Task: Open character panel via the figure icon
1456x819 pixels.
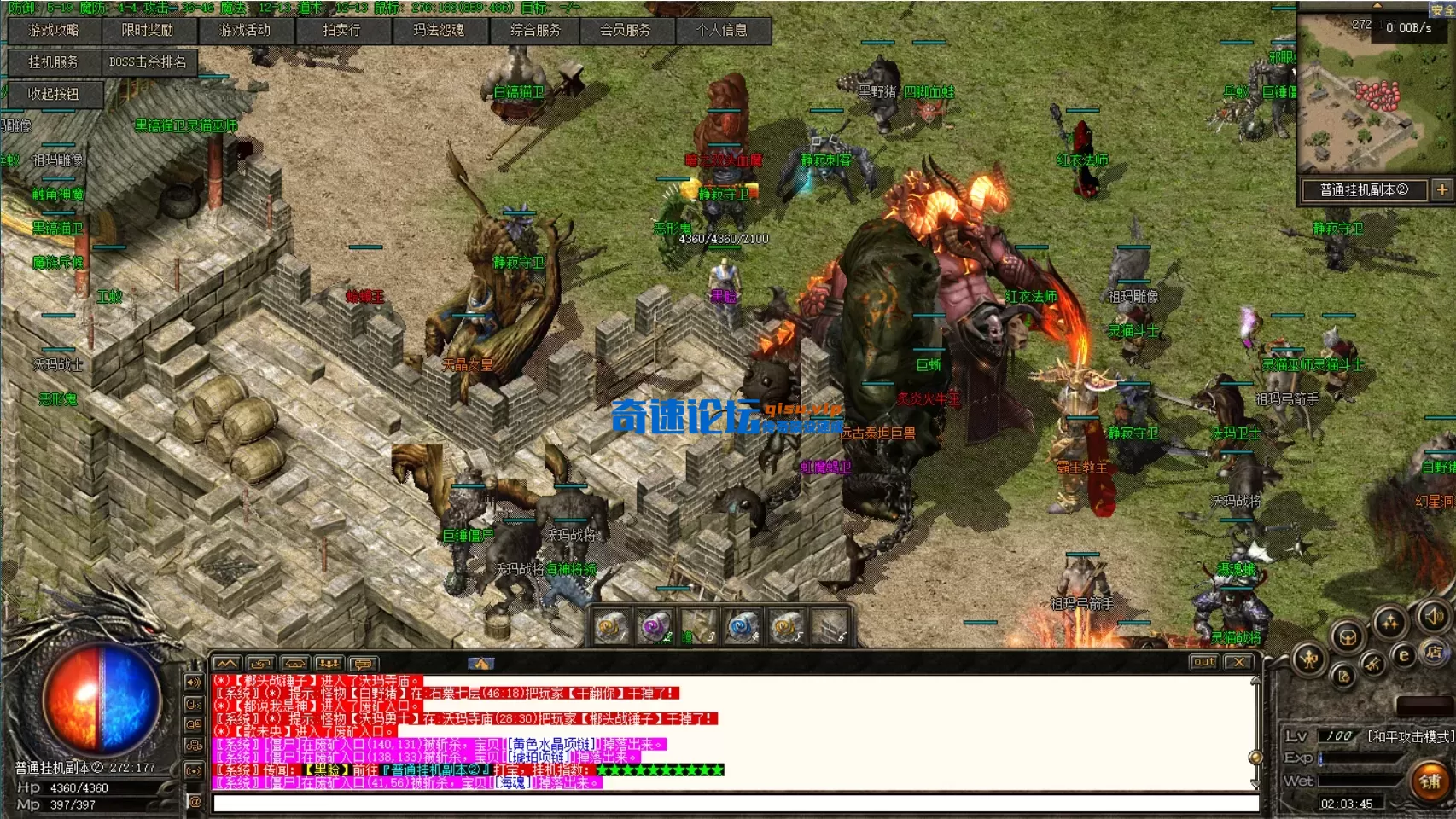Action: click(x=1309, y=659)
